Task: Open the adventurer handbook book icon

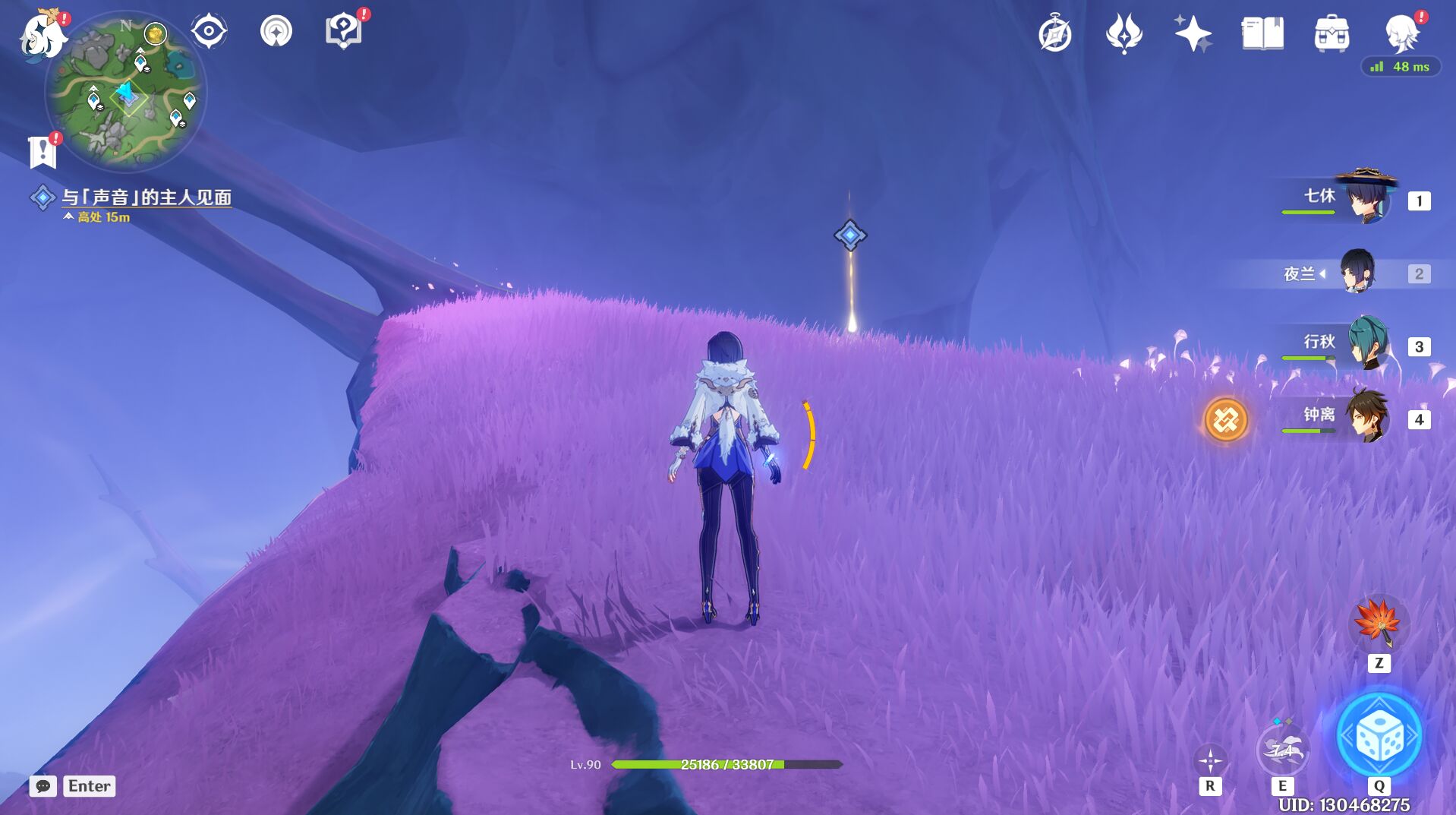Action: click(x=1262, y=34)
